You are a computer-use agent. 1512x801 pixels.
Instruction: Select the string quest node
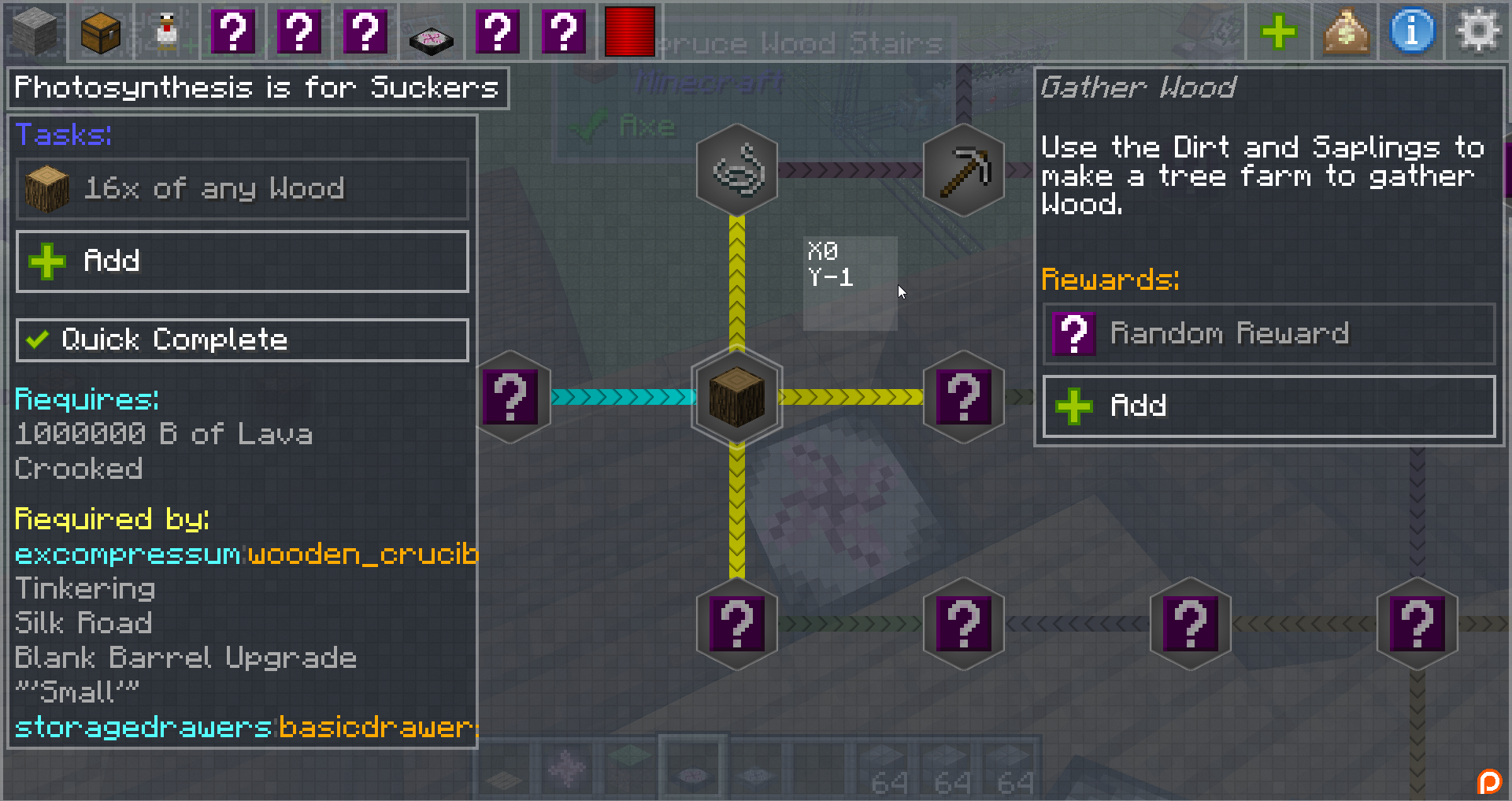click(736, 170)
